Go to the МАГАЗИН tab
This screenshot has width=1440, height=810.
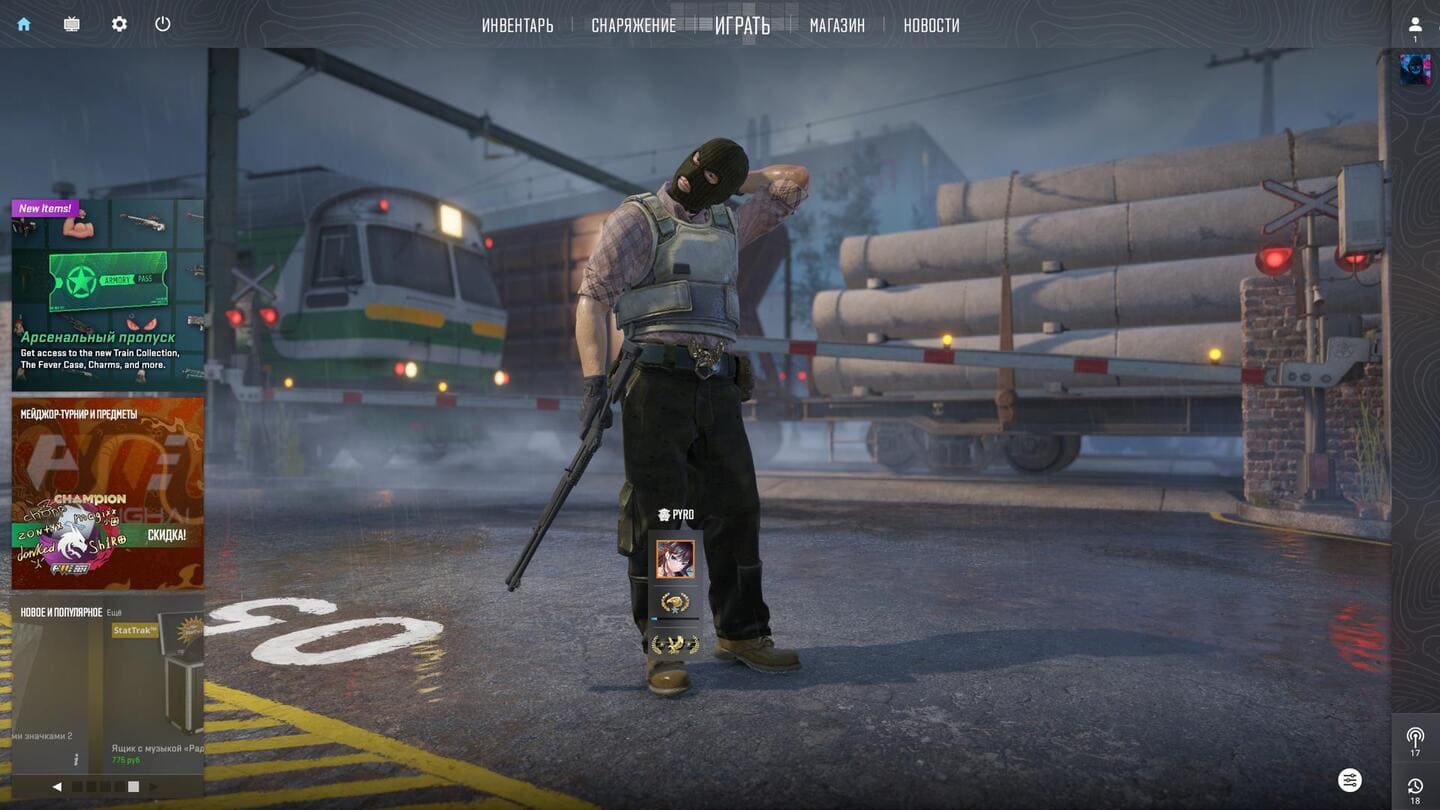point(837,26)
